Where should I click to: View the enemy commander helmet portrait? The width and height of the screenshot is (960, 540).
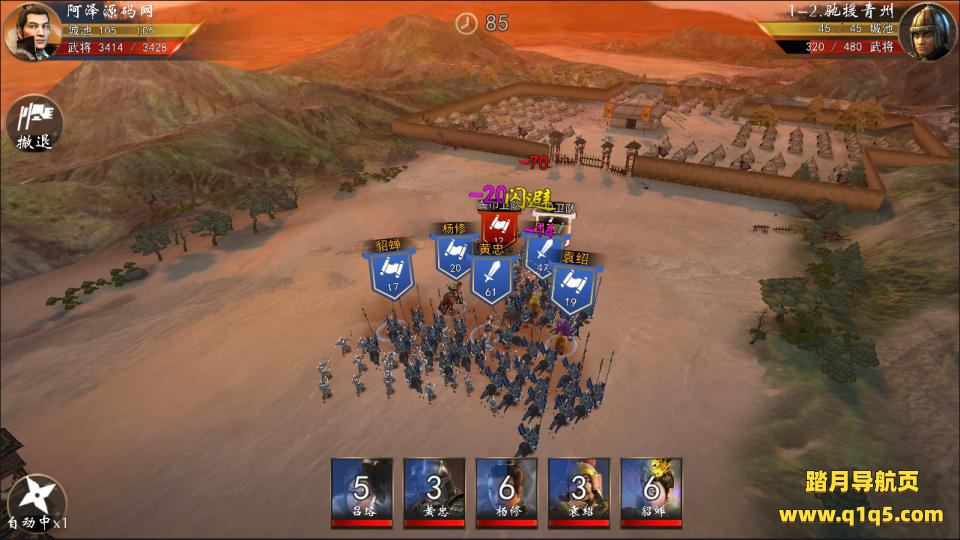[x=927, y=32]
